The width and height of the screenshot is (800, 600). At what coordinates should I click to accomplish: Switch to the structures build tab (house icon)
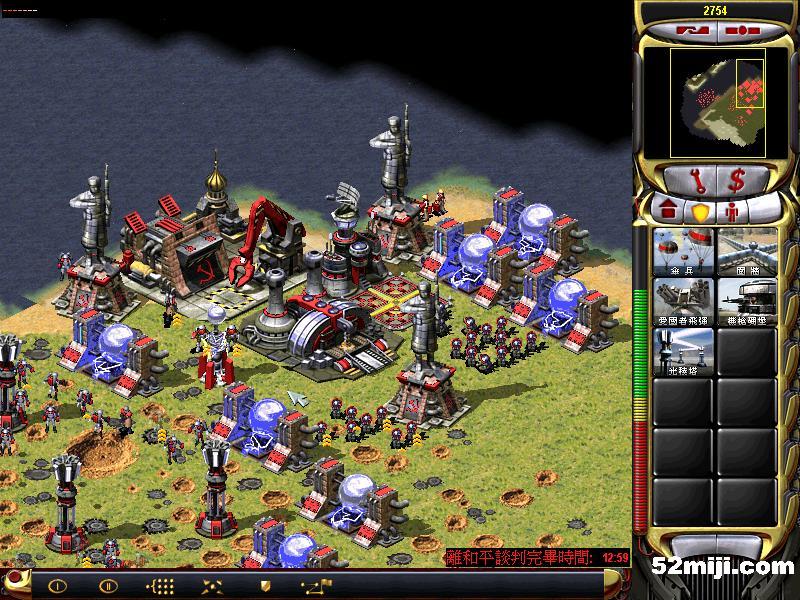point(666,212)
